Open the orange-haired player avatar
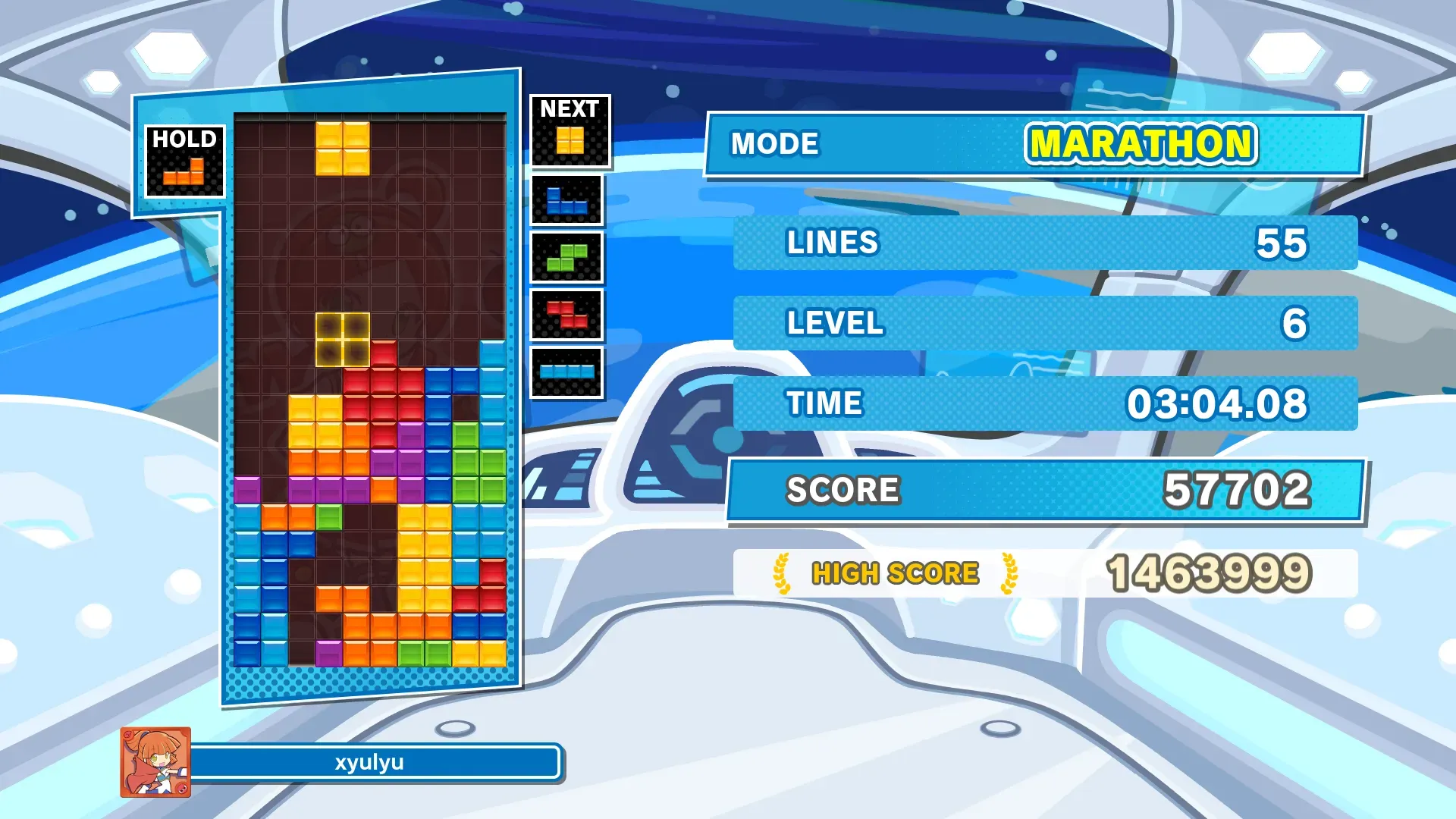 click(x=155, y=762)
